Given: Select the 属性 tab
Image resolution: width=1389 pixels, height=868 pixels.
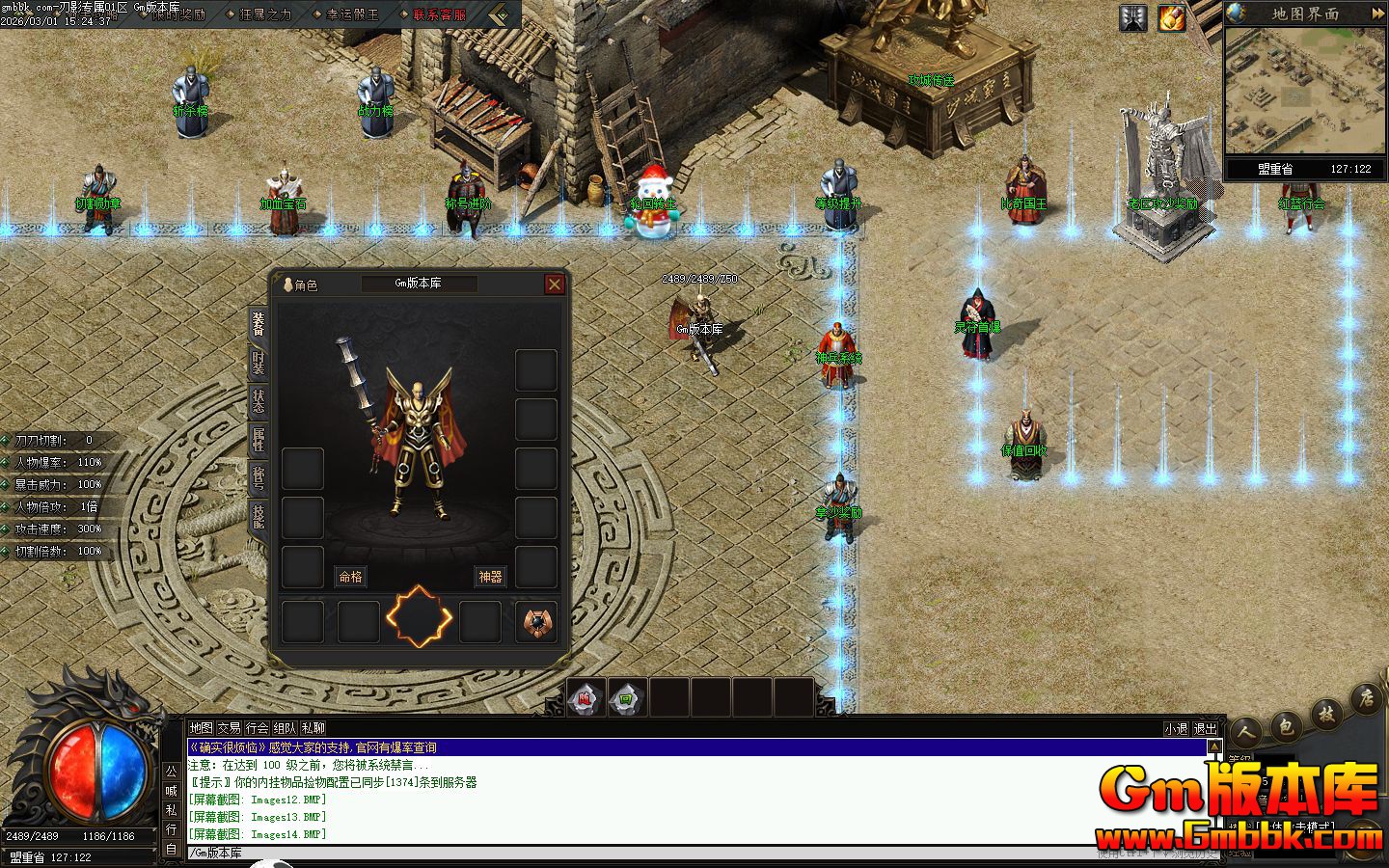Looking at the screenshot, I should tap(259, 440).
